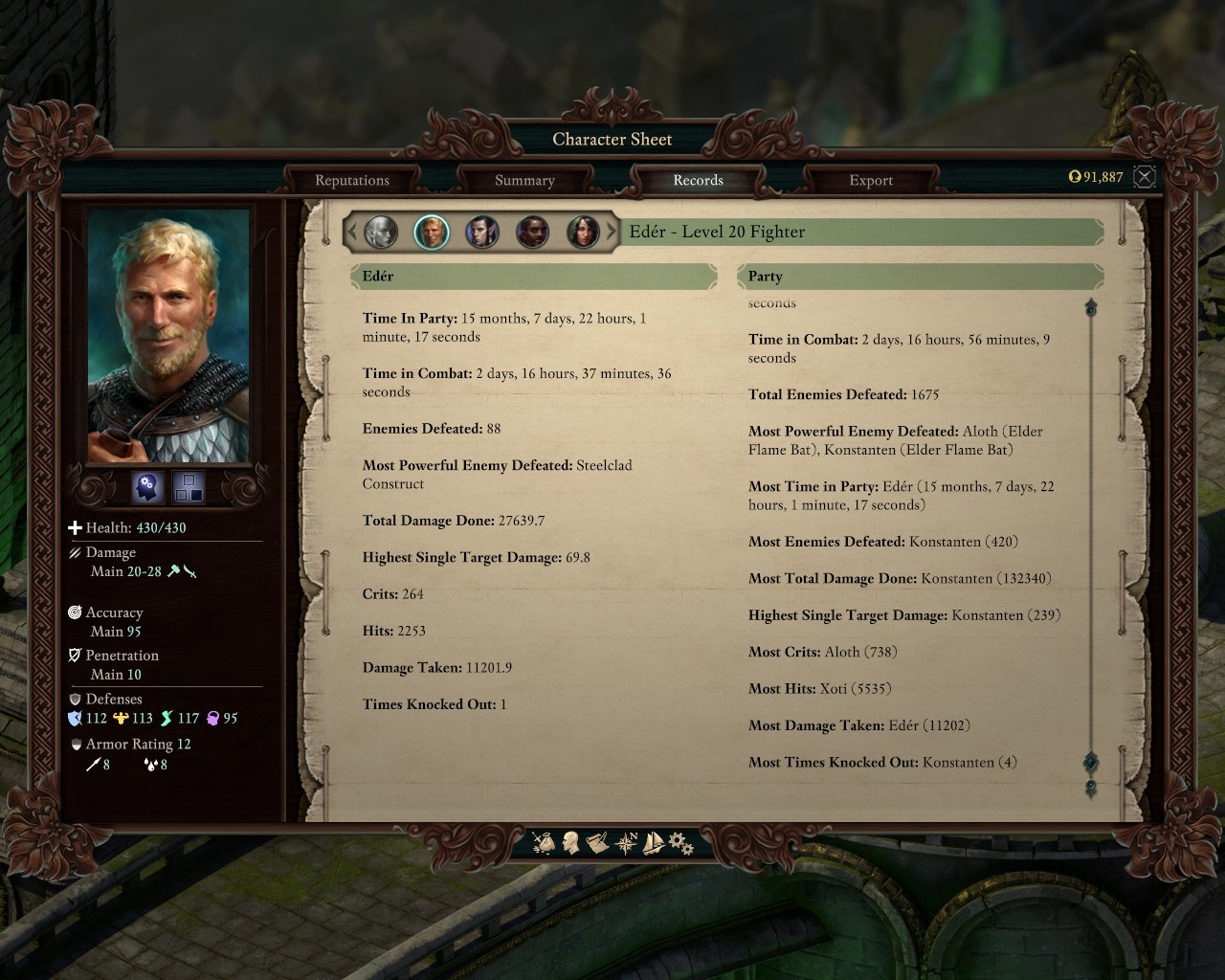Select the white-haired pale party member portrait

coord(381,232)
